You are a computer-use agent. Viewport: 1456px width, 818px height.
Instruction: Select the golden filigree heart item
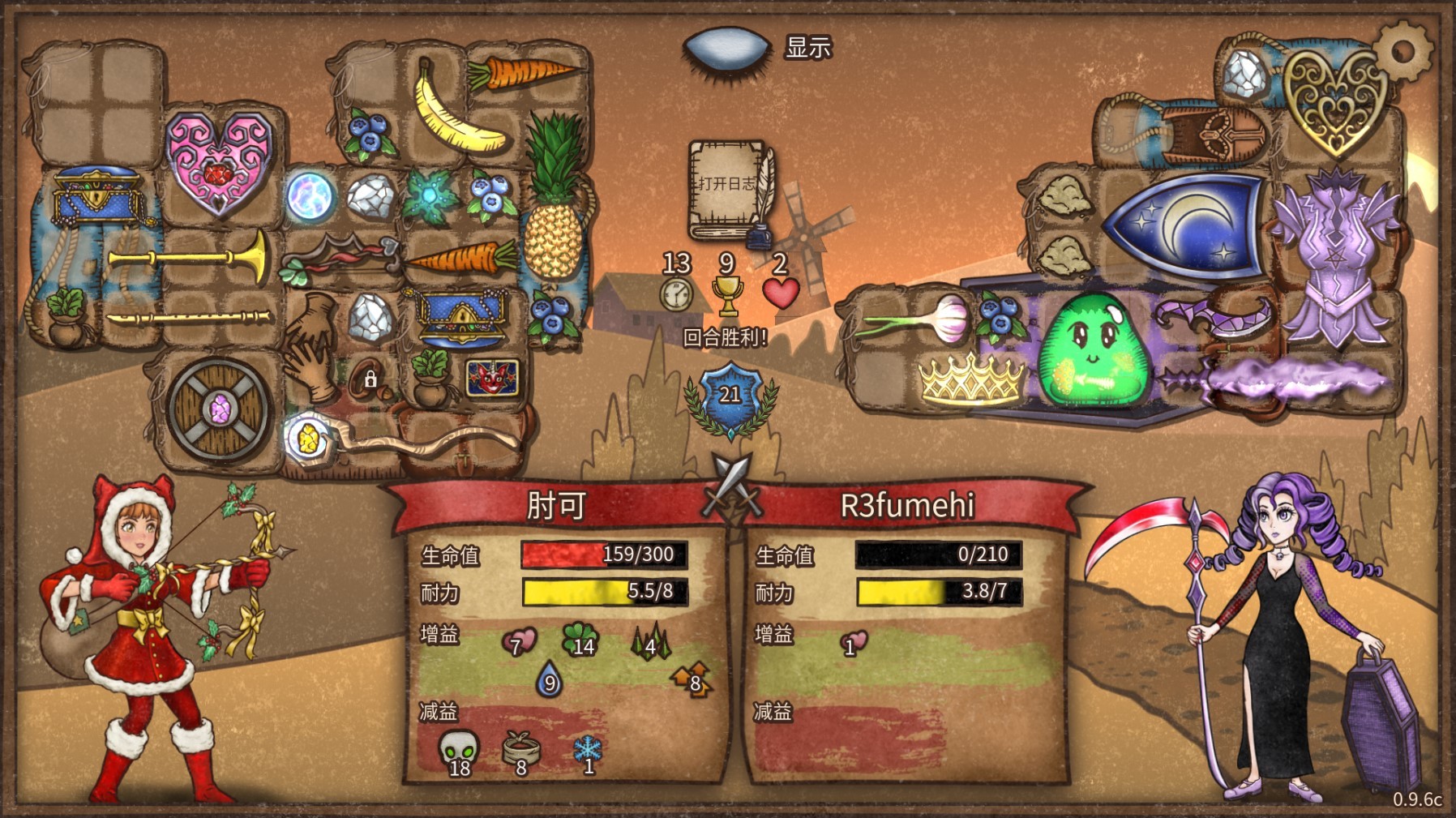pos(1333,101)
